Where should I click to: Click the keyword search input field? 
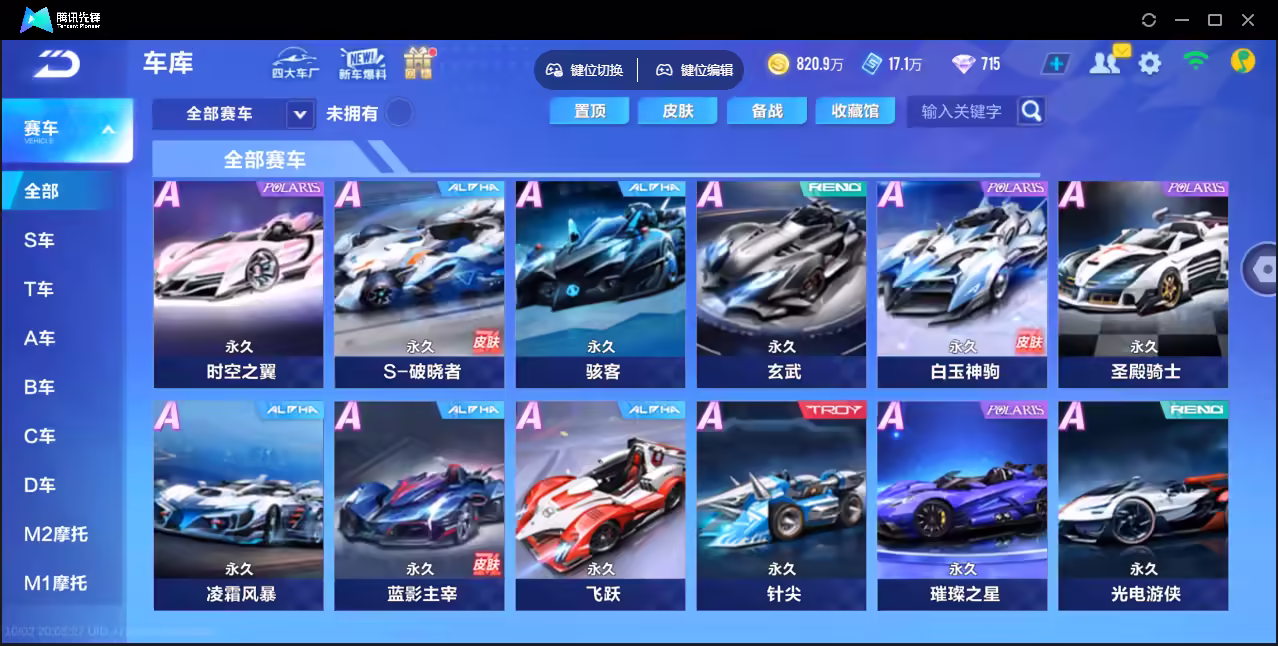[961, 112]
